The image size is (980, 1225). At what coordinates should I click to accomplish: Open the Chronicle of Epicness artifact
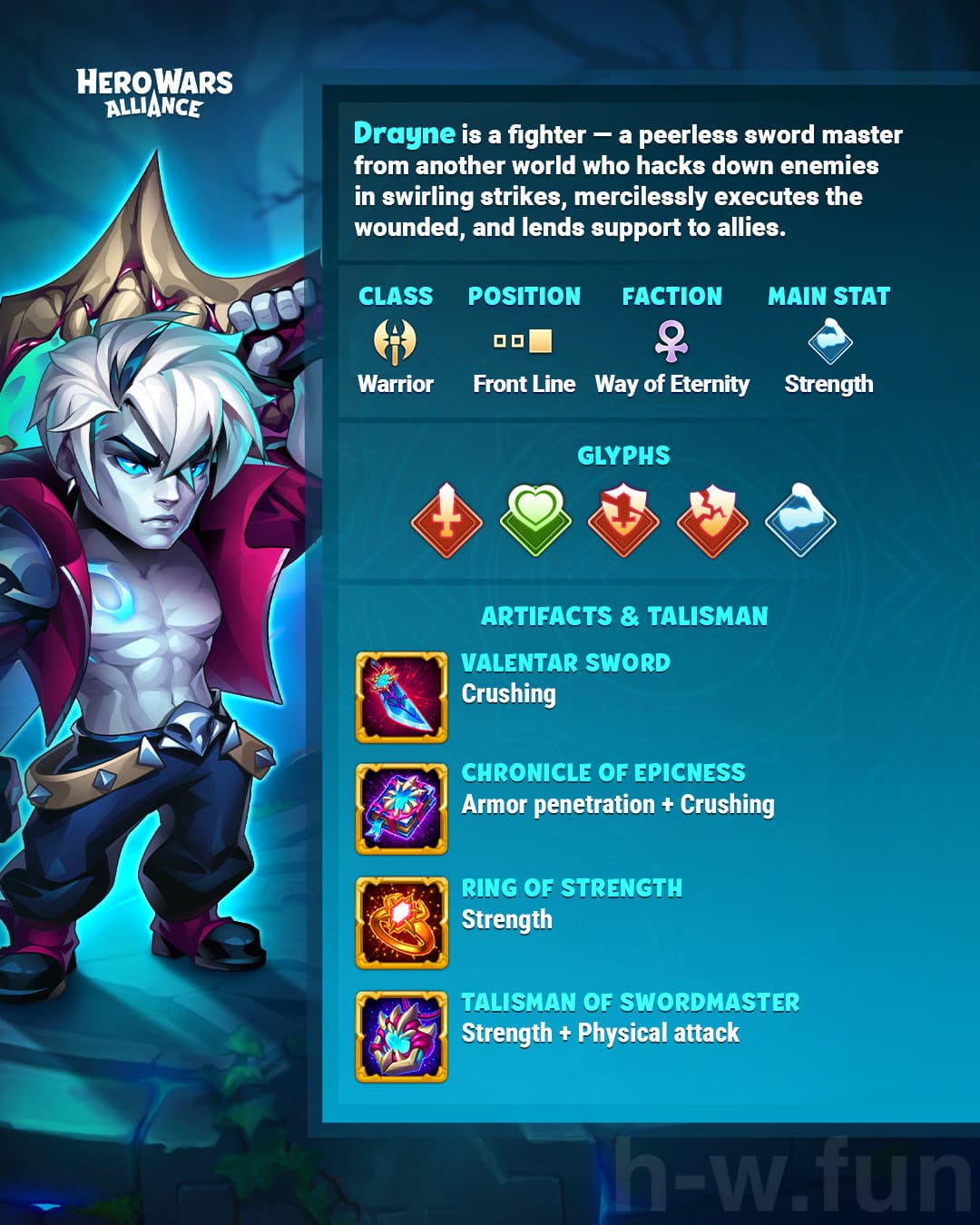point(401,808)
